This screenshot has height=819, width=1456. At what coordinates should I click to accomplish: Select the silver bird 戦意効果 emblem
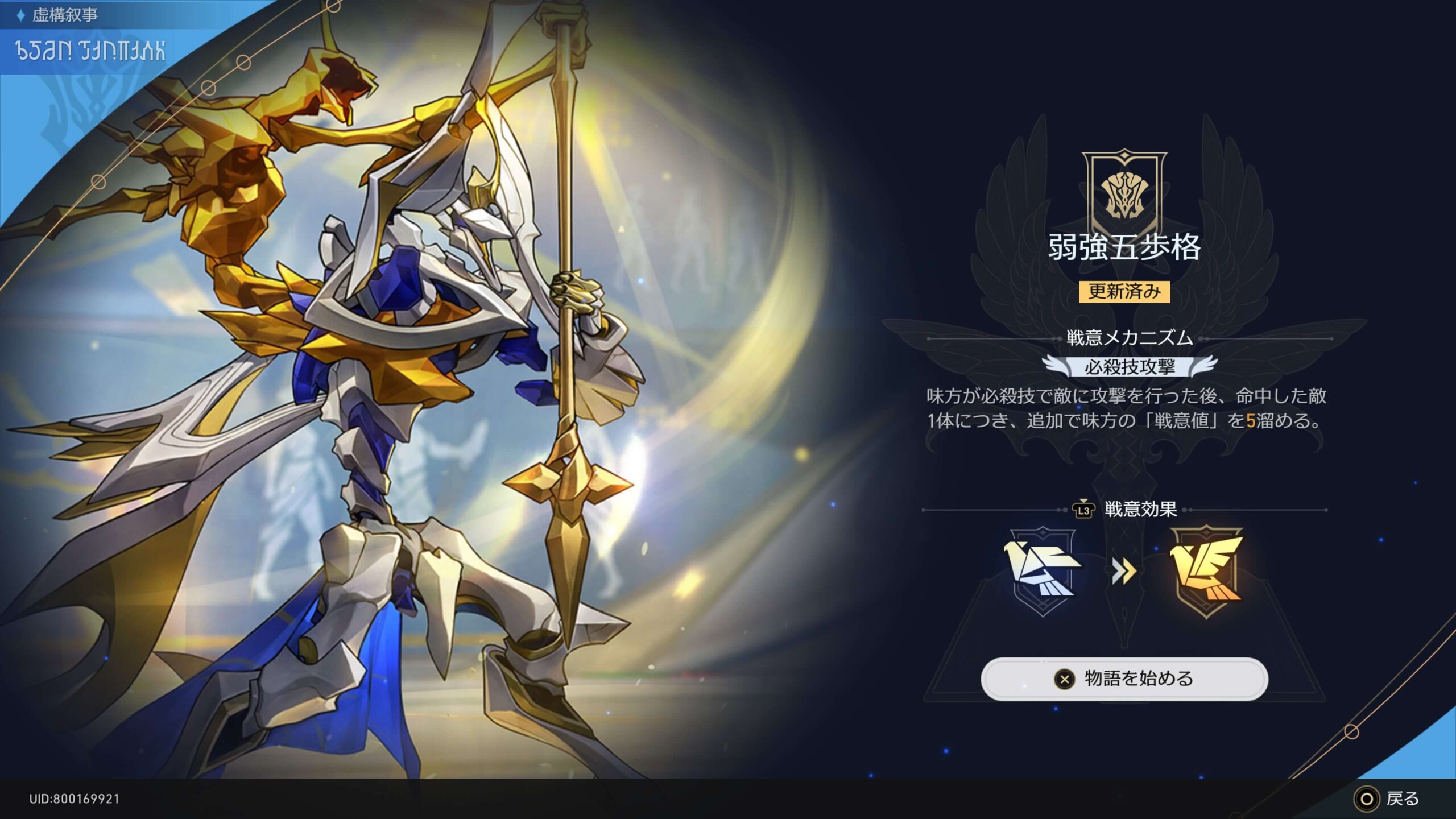tap(1043, 571)
